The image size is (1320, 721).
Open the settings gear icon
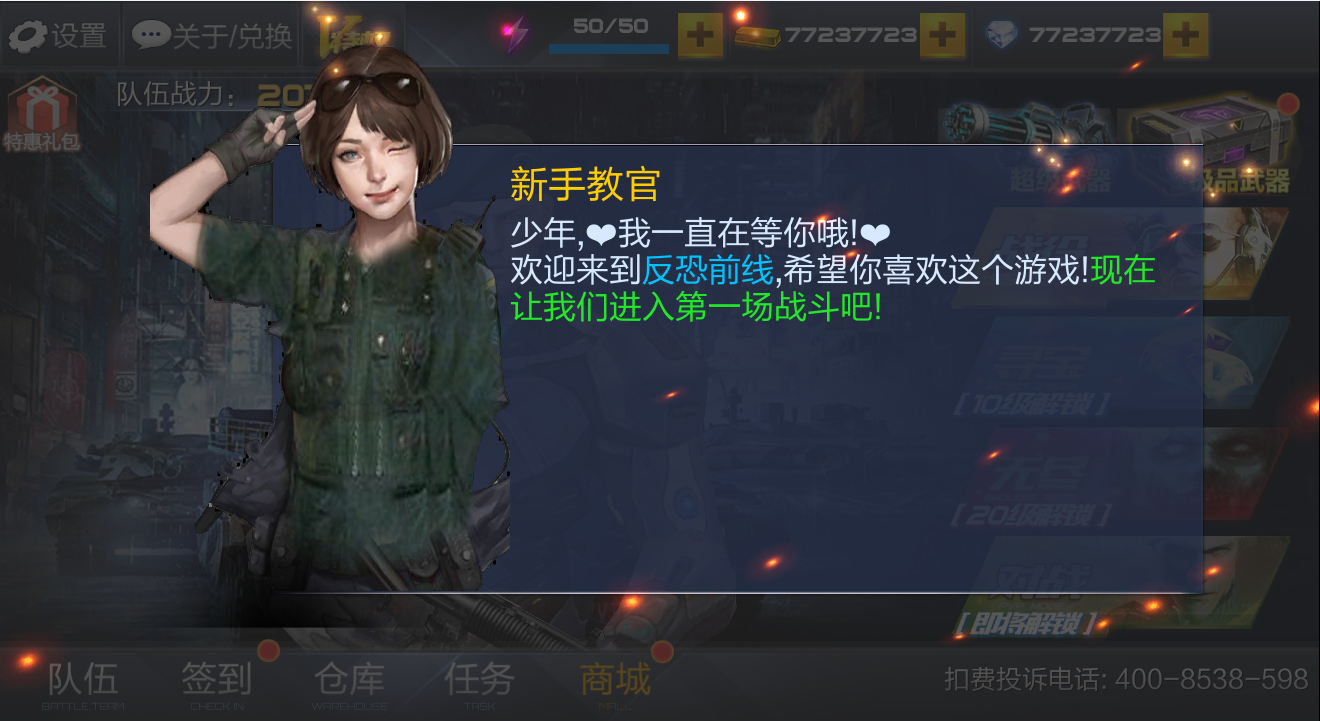click(30, 35)
